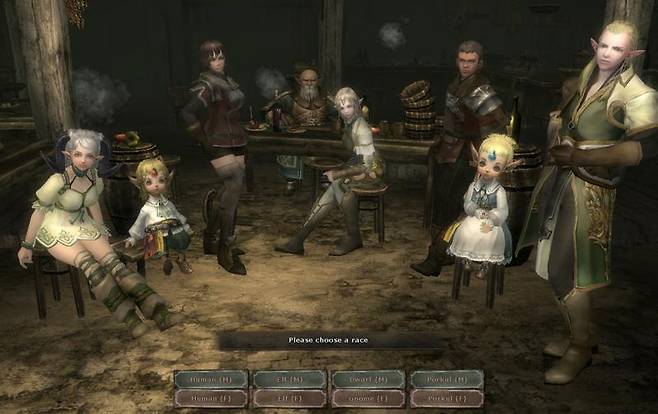Select the Porkul (F) race option
658x414 pixels.
click(446, 397)
